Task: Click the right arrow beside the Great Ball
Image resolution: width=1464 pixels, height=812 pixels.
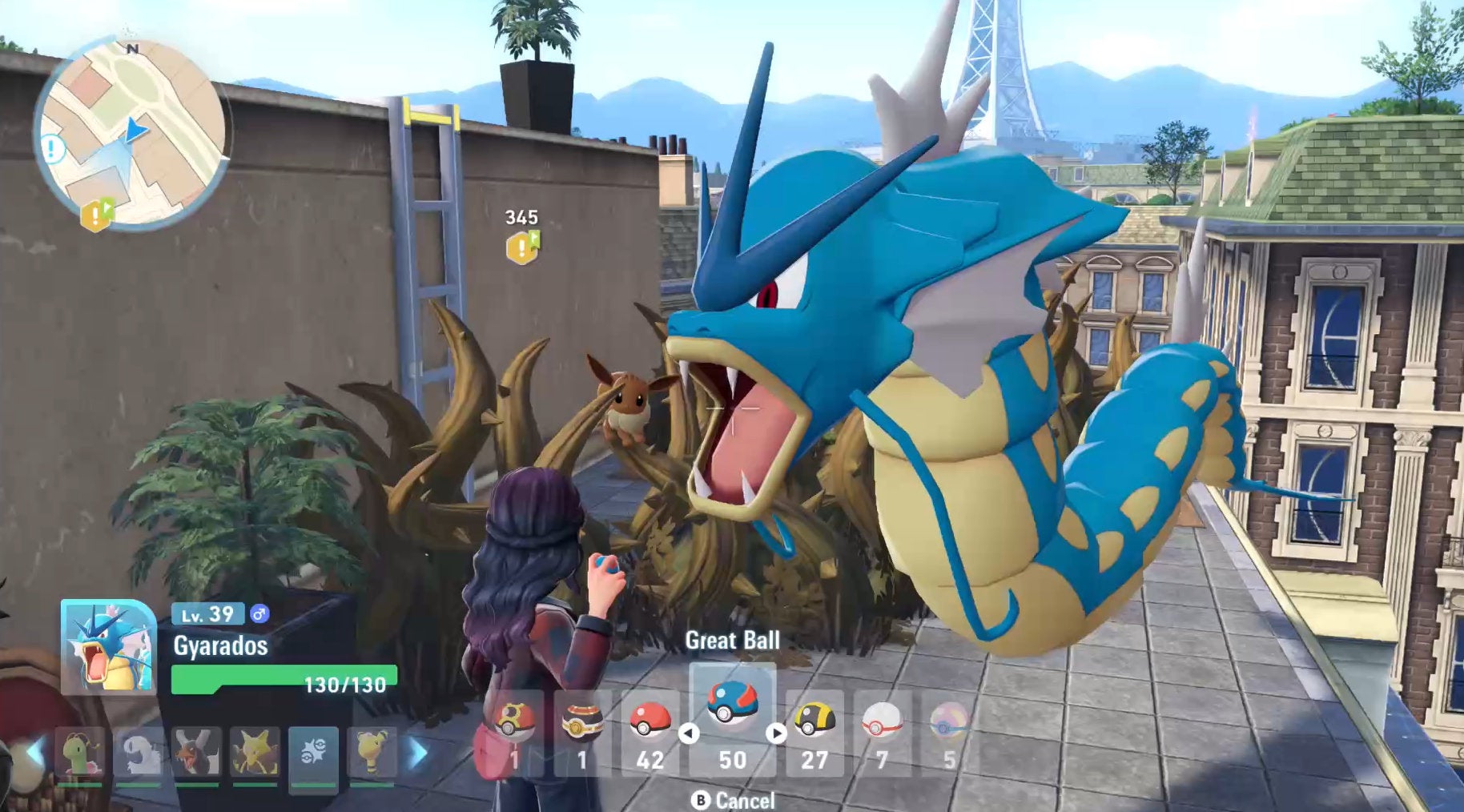Action: tap(776, 733)
